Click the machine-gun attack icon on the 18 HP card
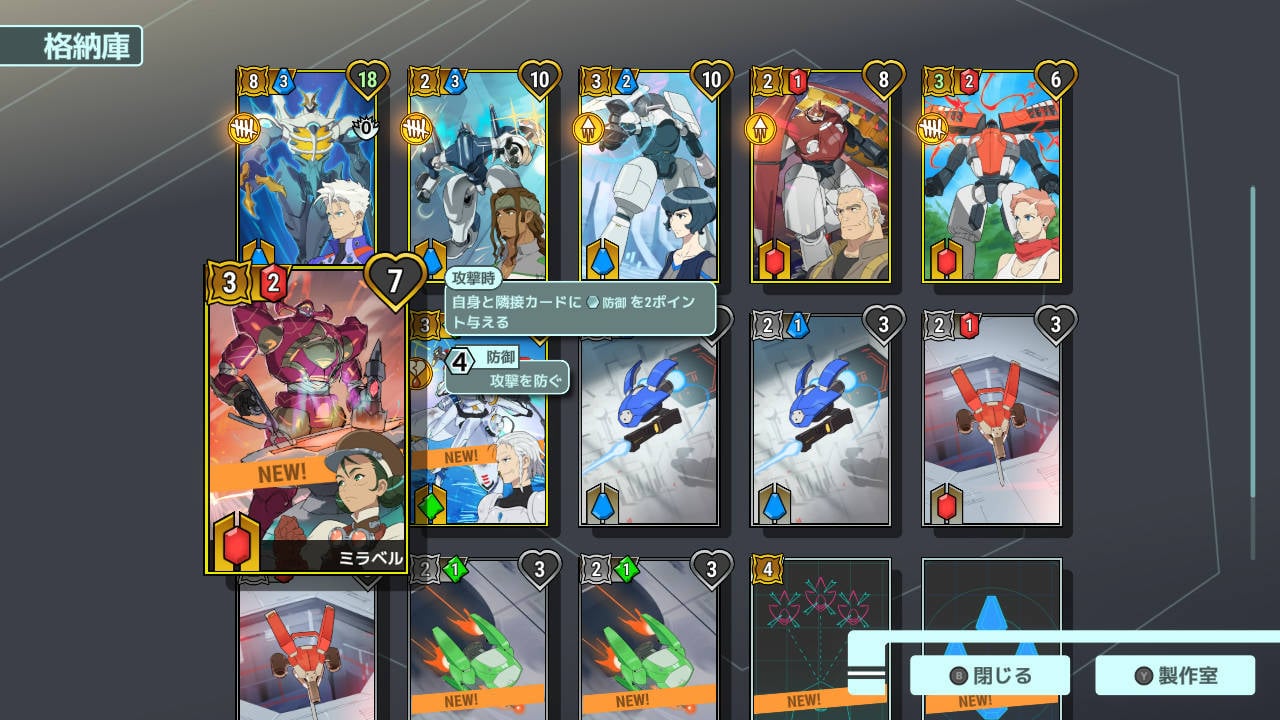1280x720 pixels. tap(247, 128)
